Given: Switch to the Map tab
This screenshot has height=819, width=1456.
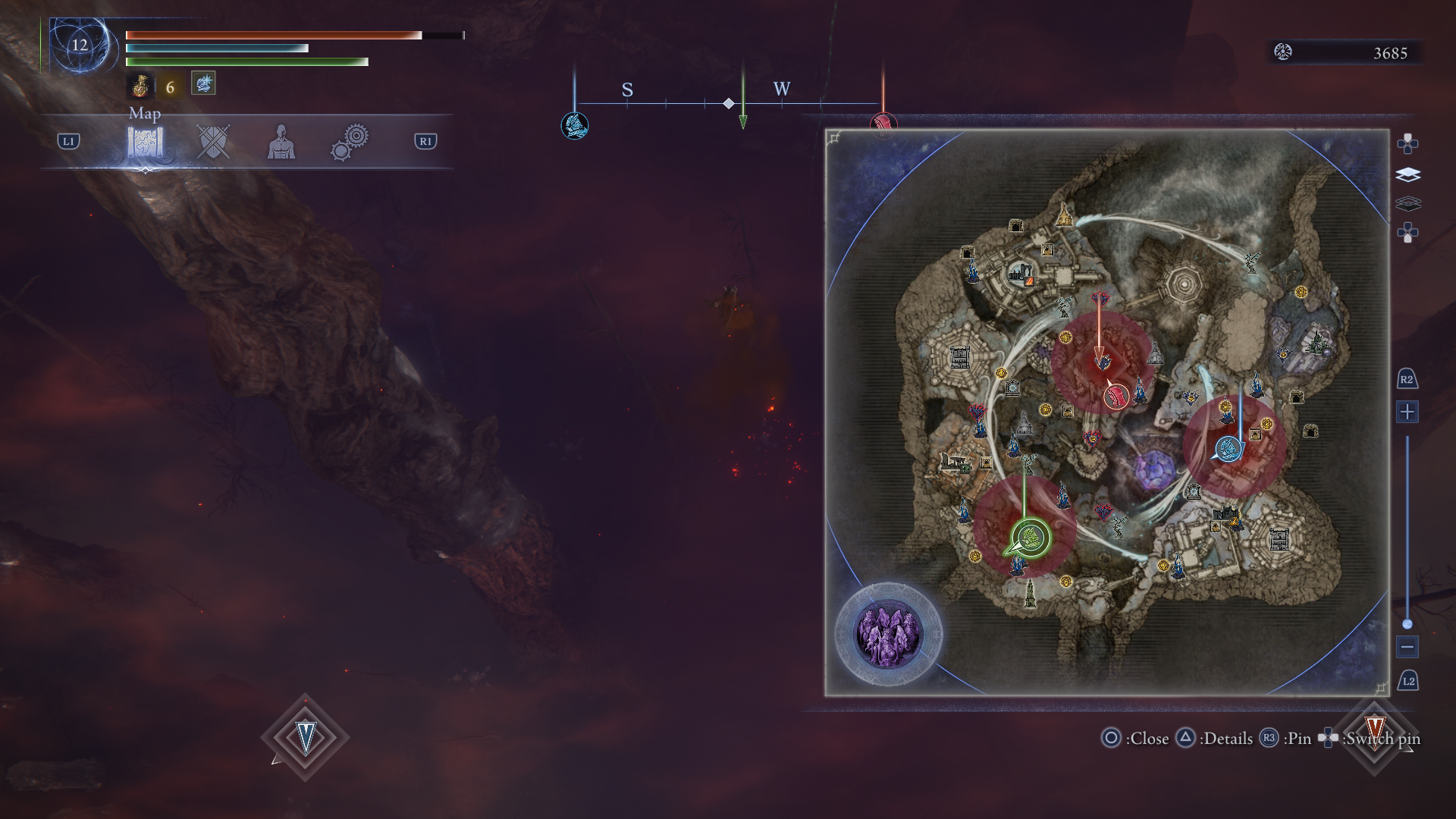Looking at the screenshot, I should tap(145, 142).
